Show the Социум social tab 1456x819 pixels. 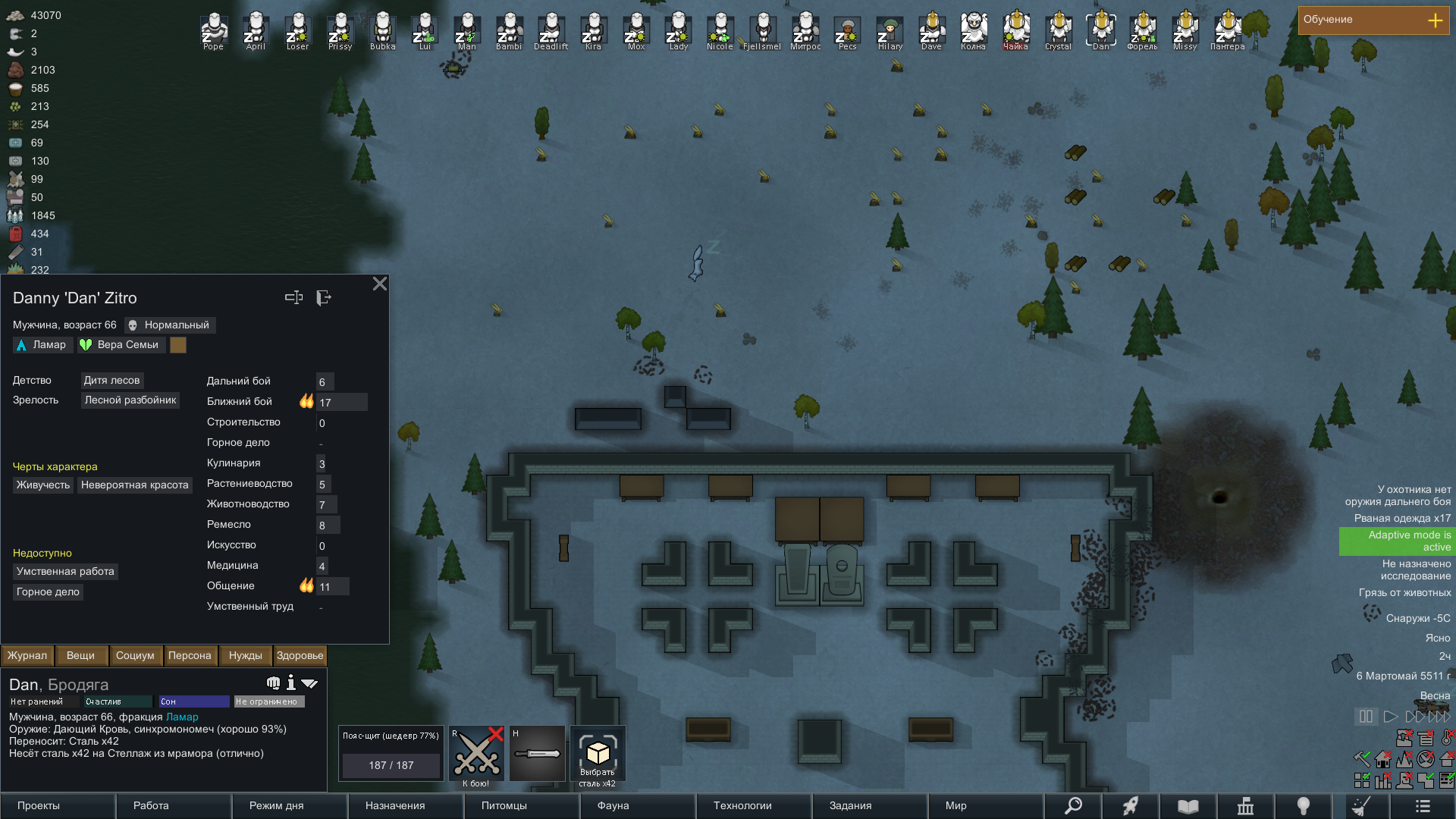coord(135,655)
